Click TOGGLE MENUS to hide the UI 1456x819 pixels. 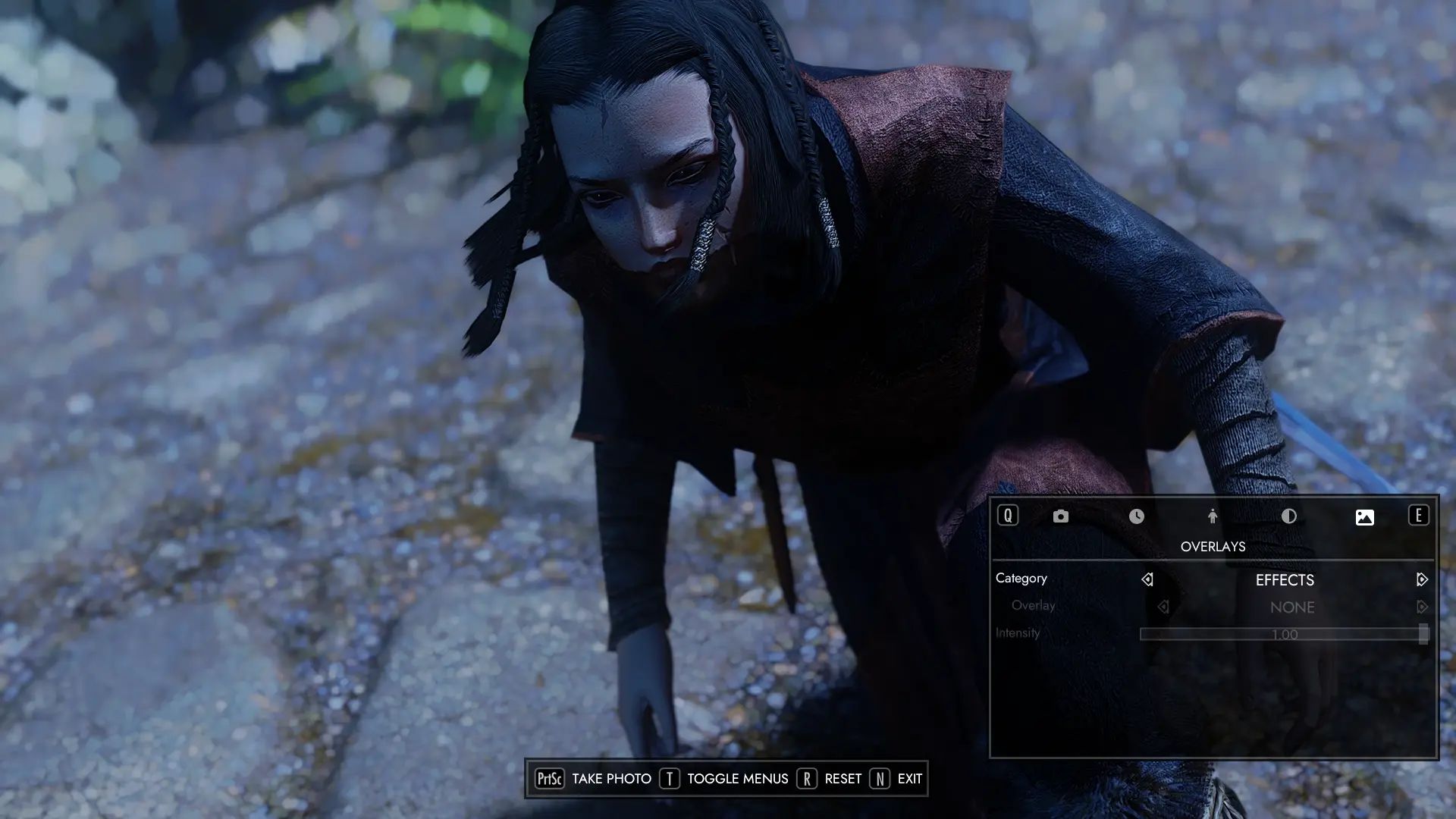pyautogui.click(x=736, y=778)
